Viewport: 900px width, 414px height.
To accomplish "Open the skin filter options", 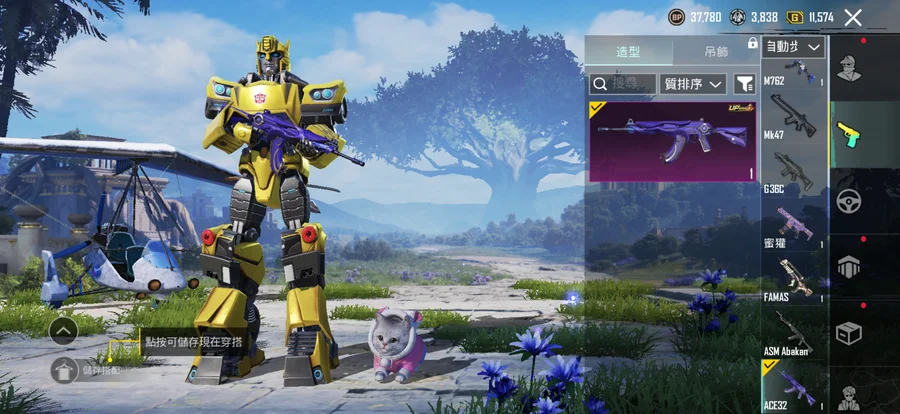I will pyautogui.click(x=745, y=84).
